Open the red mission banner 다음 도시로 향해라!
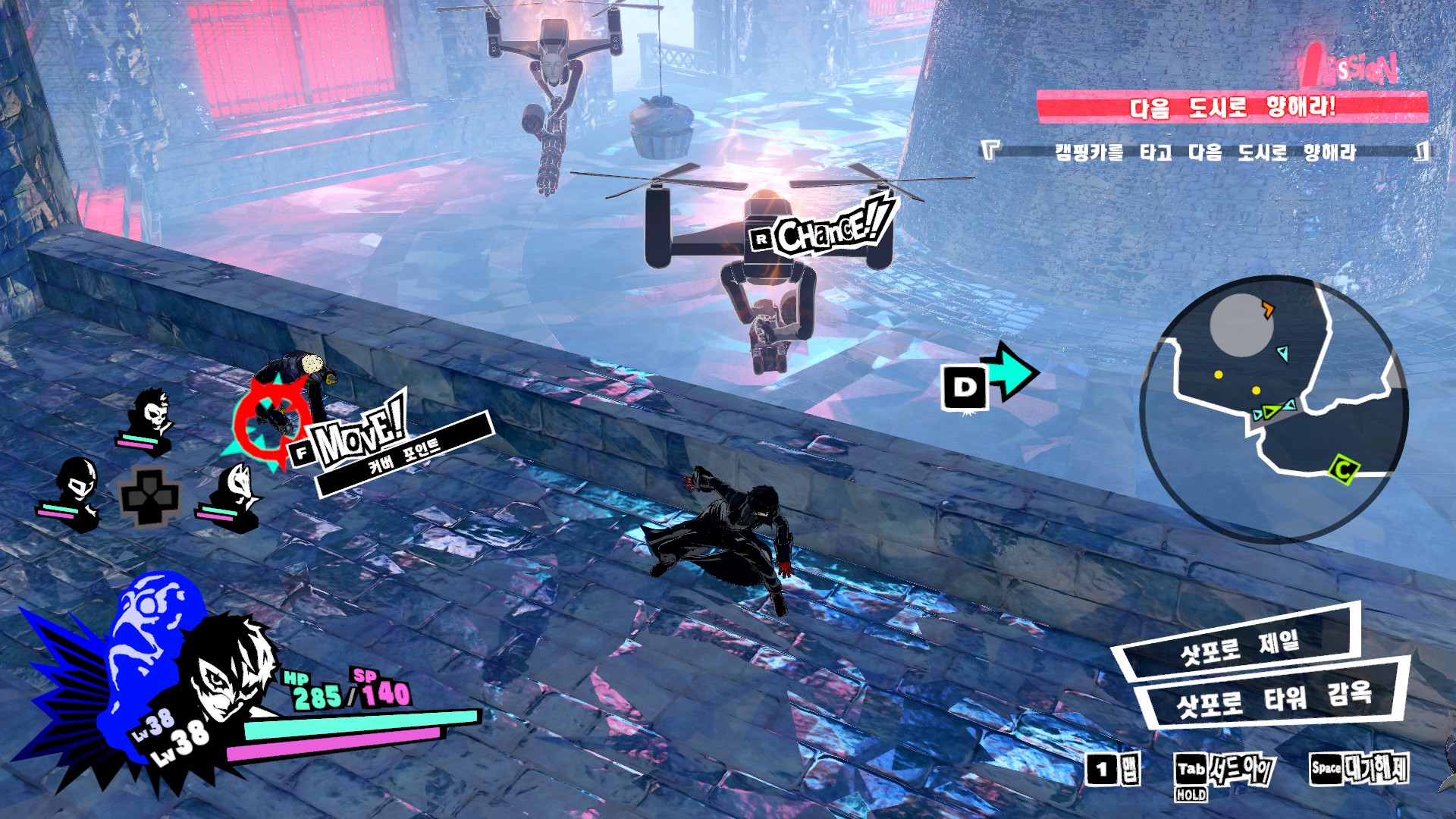Viewport: 1456px width, 819px height. [x=1232, y=107]
